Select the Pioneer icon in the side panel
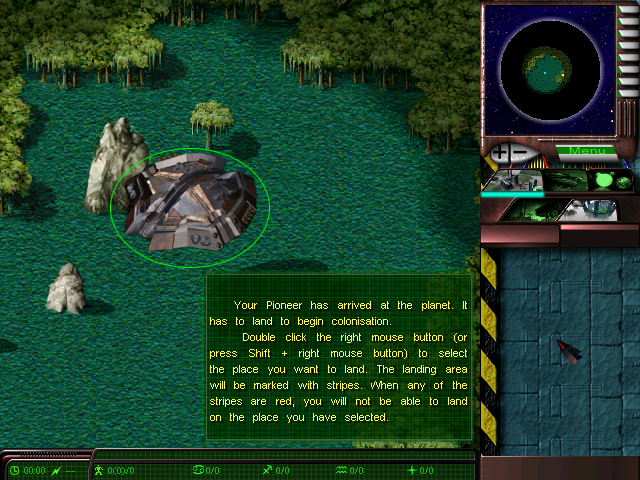Screen dimensions: 640x480 tap(567, 350)
